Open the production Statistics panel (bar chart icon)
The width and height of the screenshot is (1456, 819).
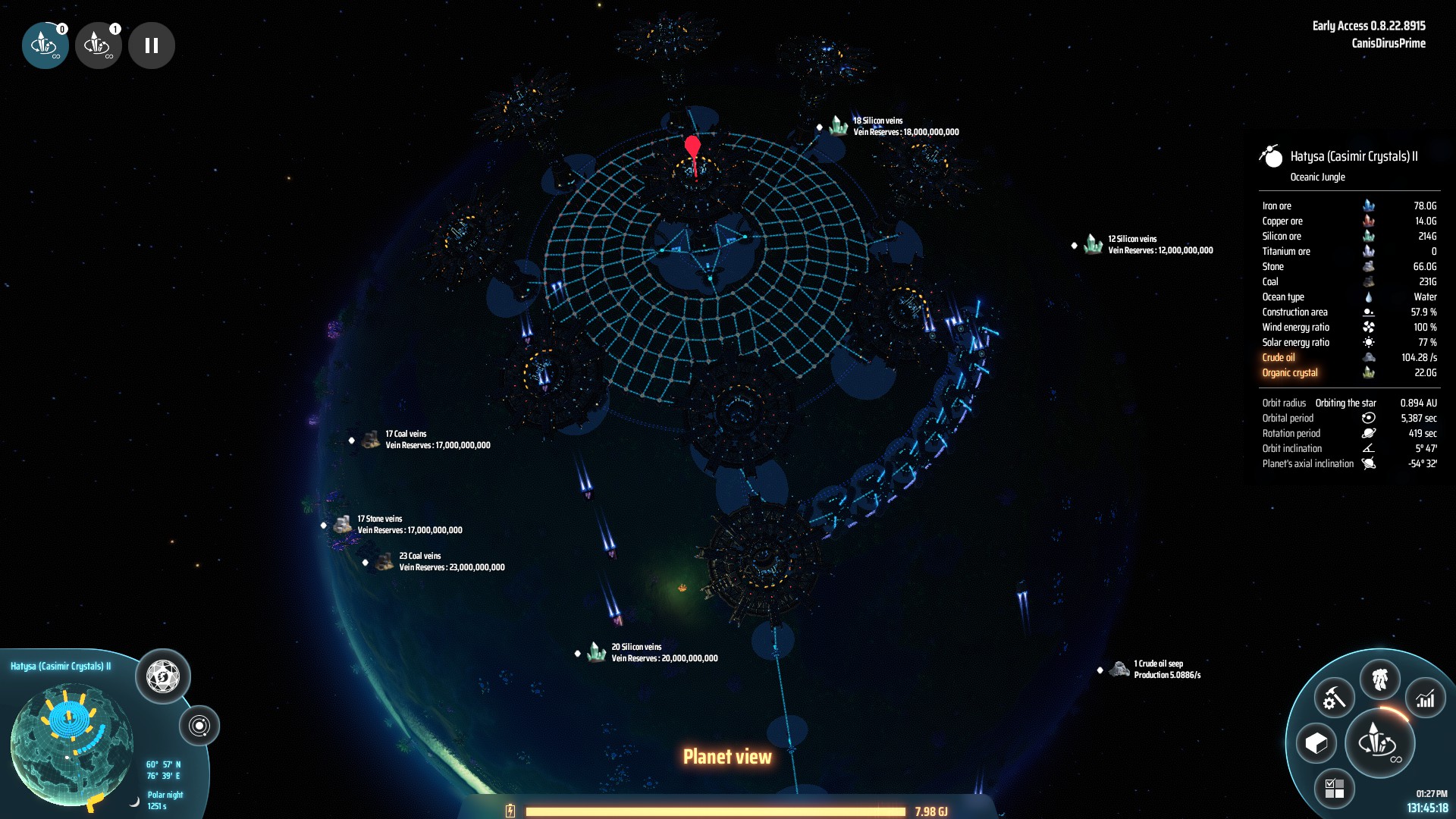1424,698
